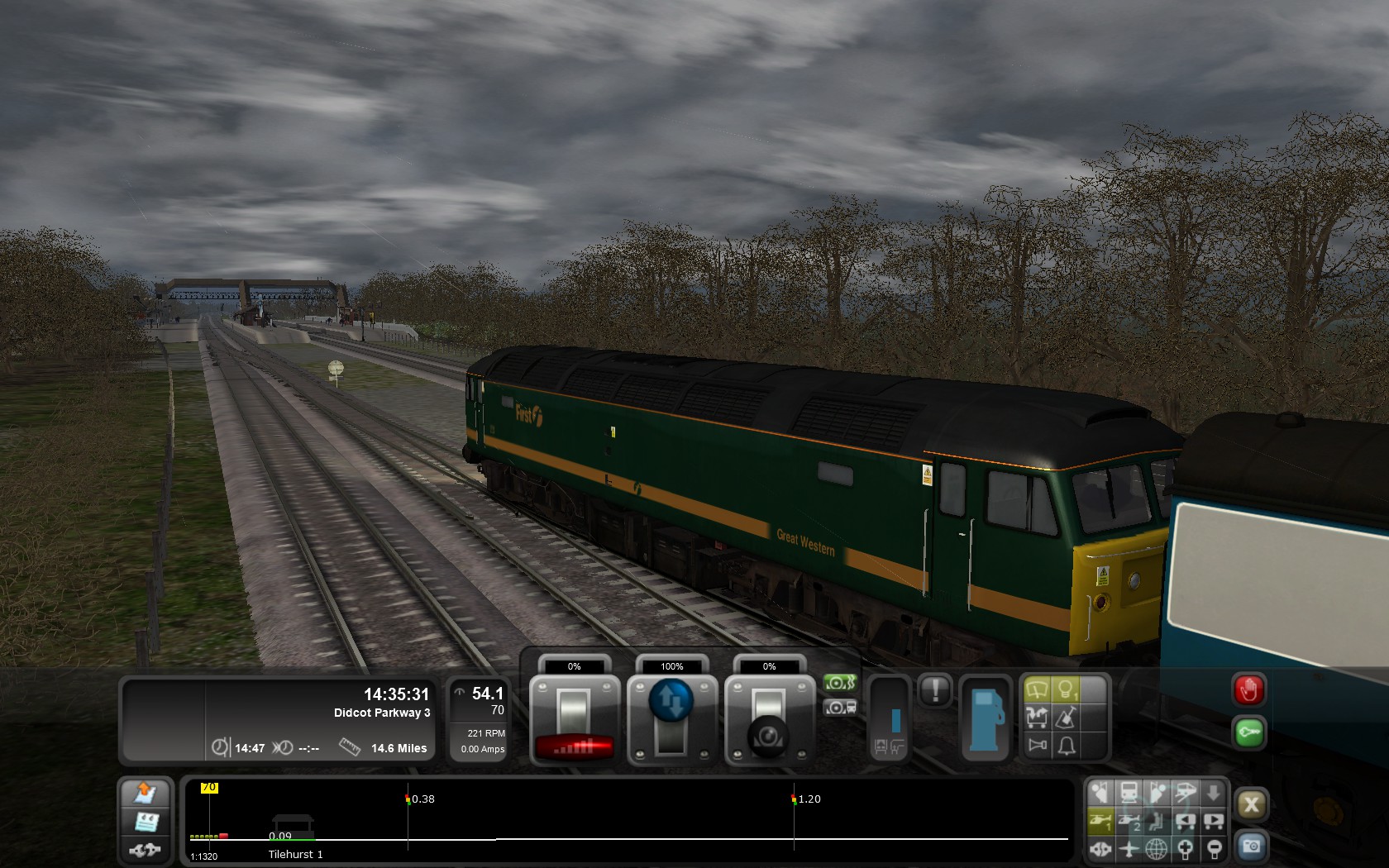Click the red throttle lever handle
This screenshot has height=868, width=1389.
[x=575, y=746]
